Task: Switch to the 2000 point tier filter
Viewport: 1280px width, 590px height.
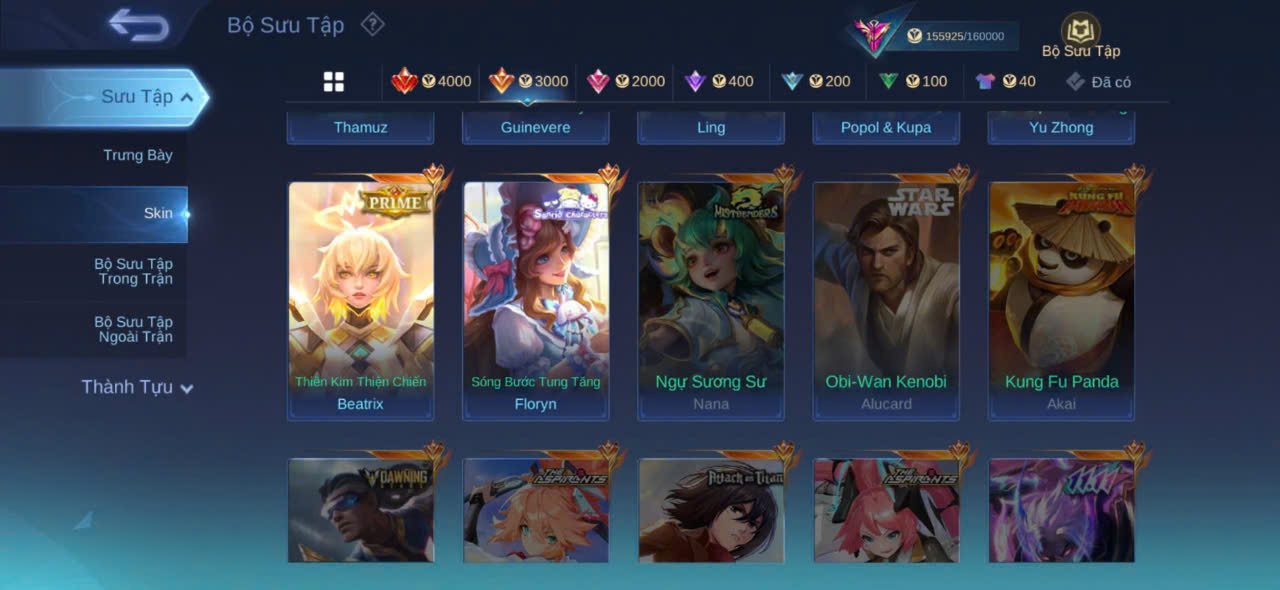Action: point(626,81)
